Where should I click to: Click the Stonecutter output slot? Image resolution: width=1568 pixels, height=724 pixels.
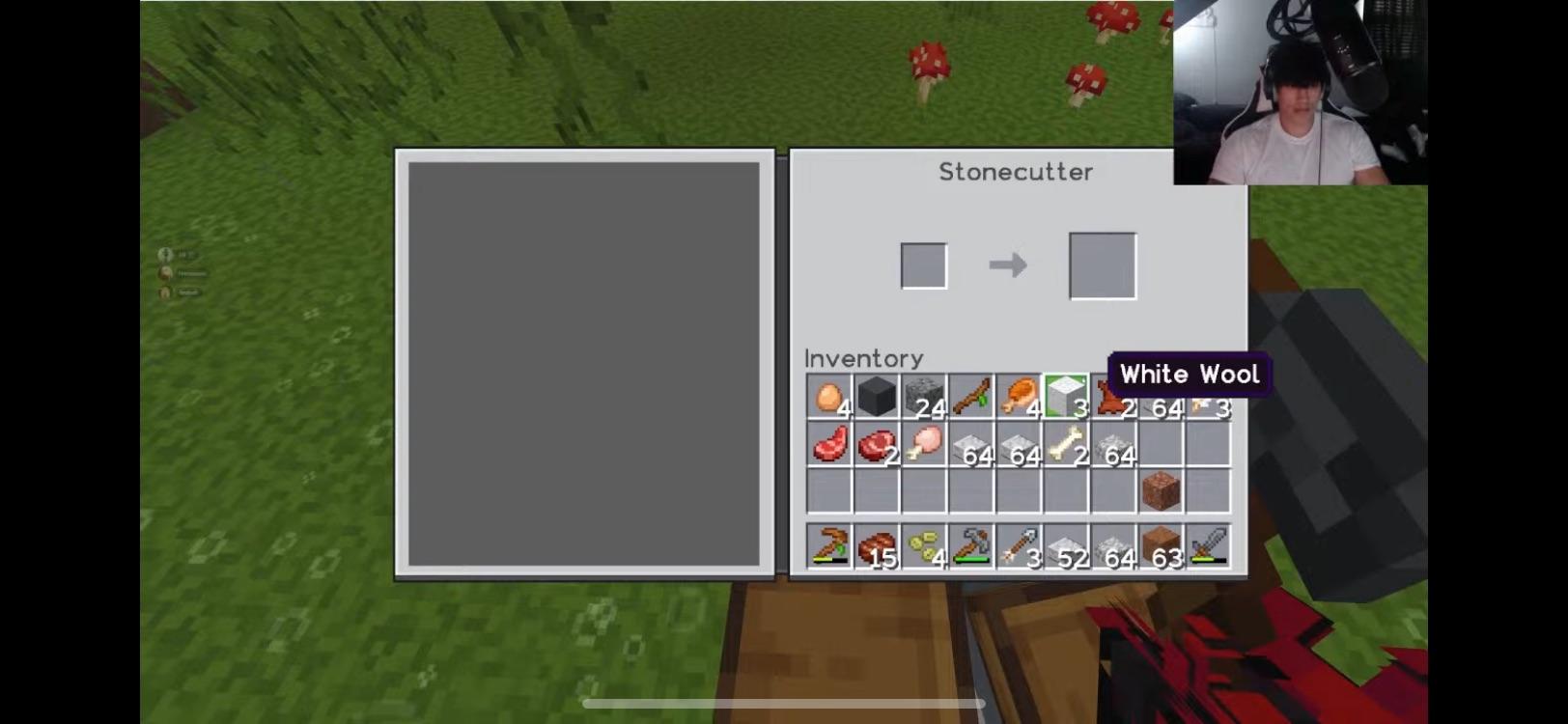click(1102, 264)
